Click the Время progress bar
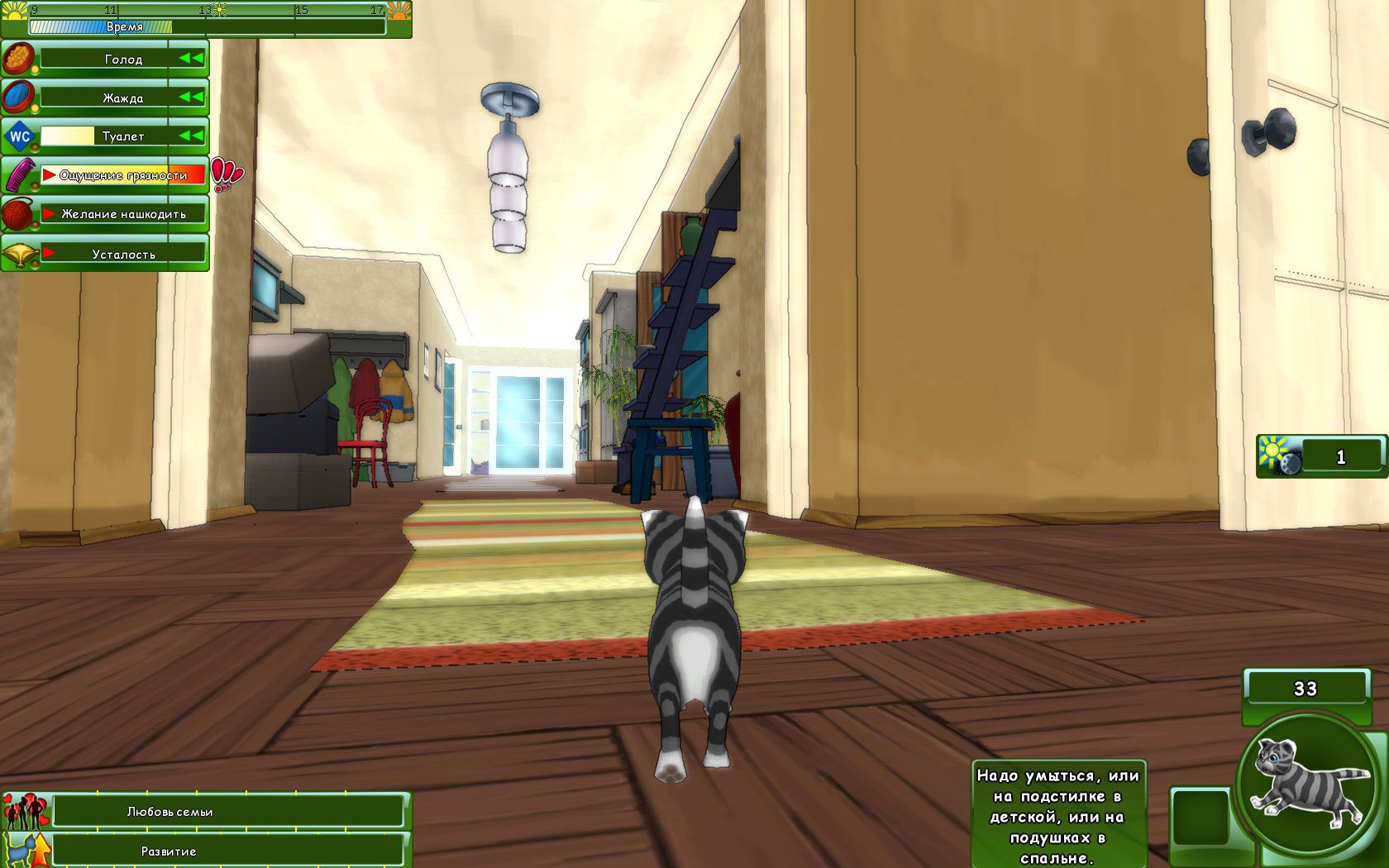The height and width of the screenshot is (868, 1389). pos(207,26)
